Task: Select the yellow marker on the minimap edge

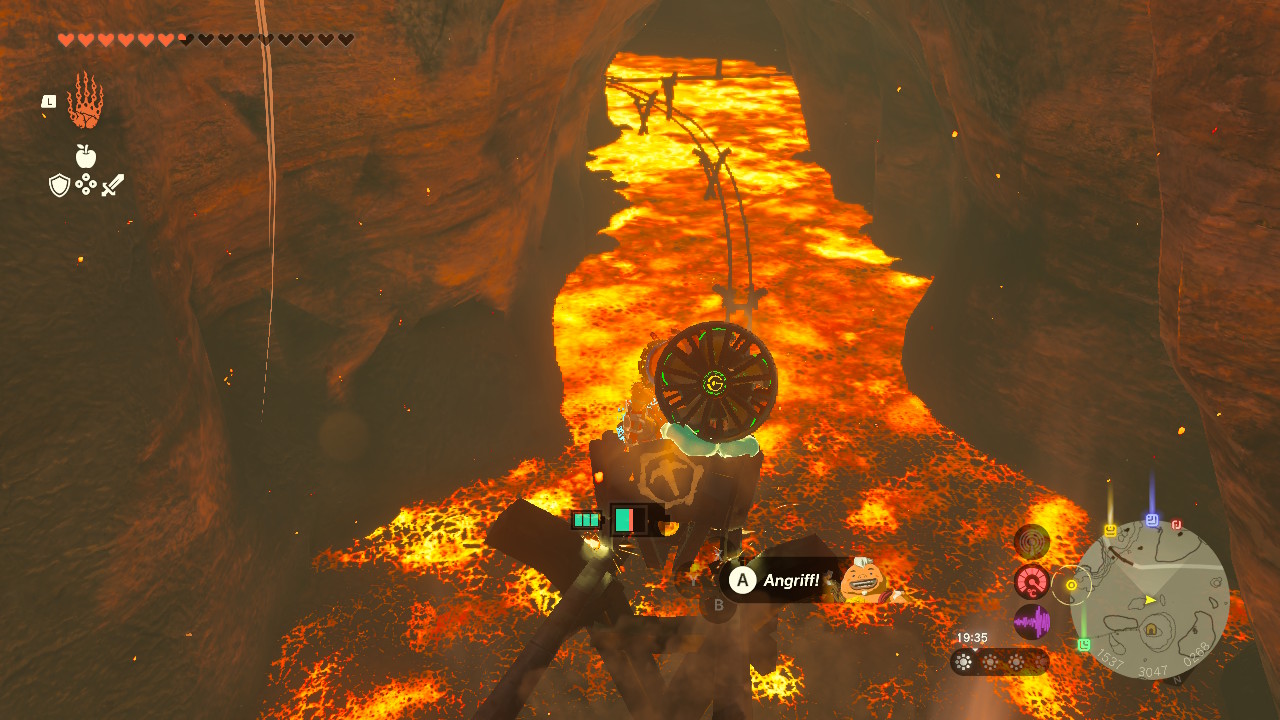Action: [x=1110, y=530]
